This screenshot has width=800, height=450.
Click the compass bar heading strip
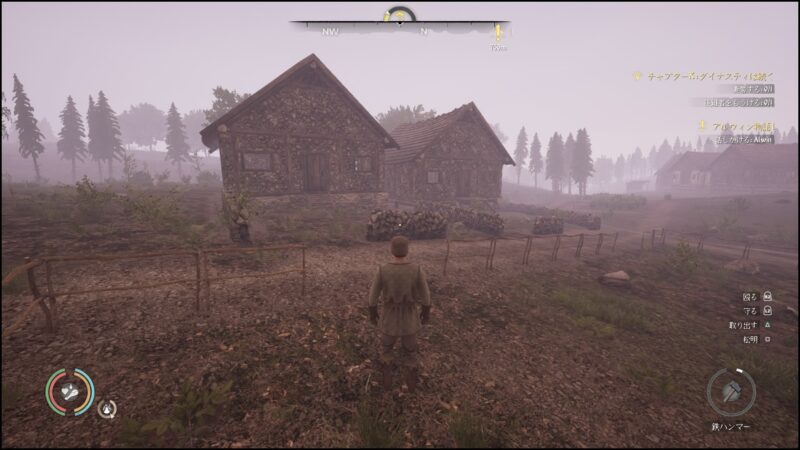400,31
